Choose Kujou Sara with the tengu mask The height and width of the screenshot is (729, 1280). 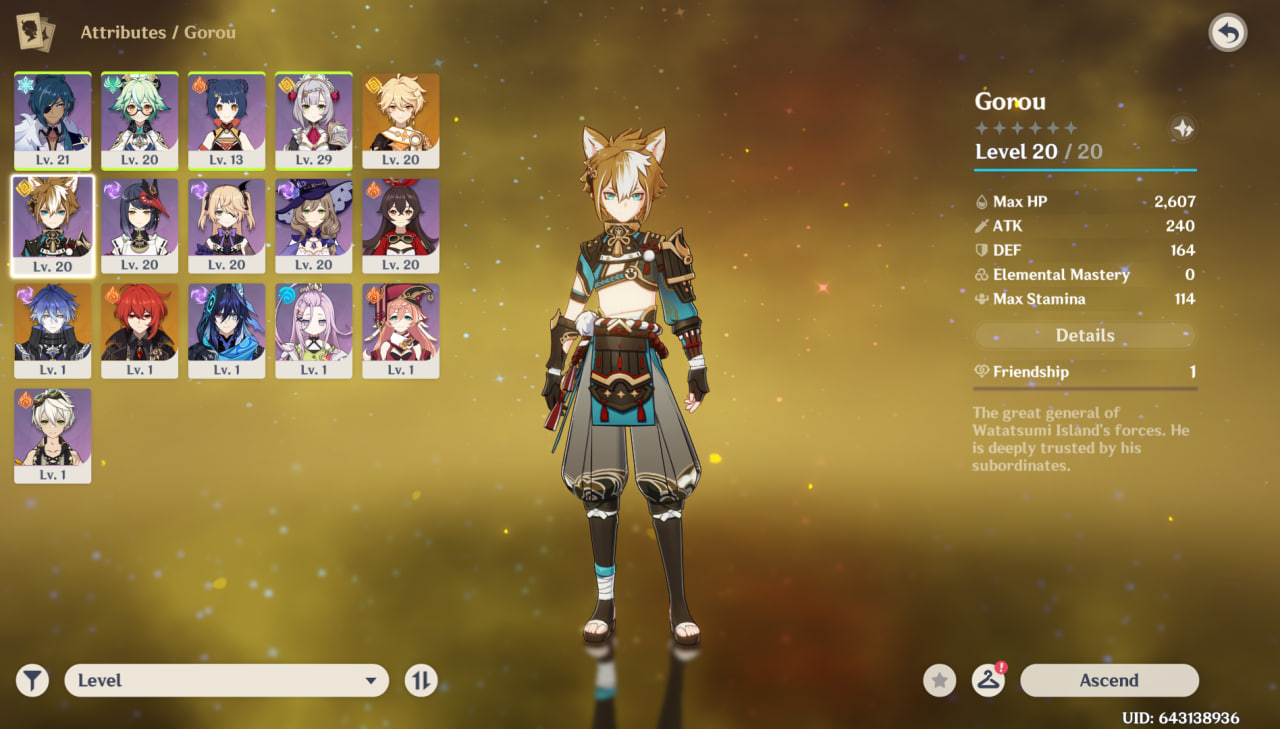coord(140,225)
